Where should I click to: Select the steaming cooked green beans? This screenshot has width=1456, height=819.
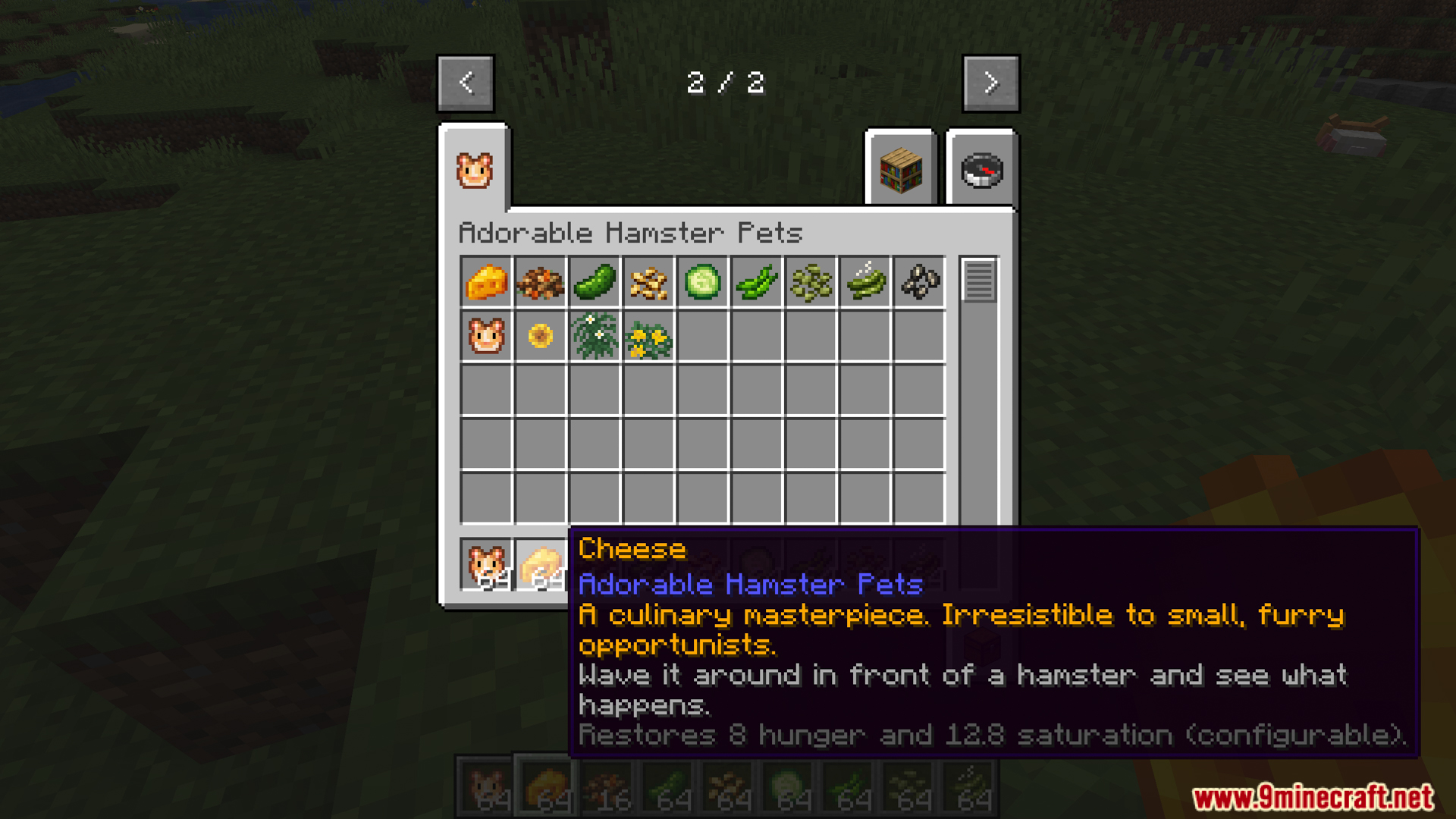pyautogui.click(x=865, y=282)
